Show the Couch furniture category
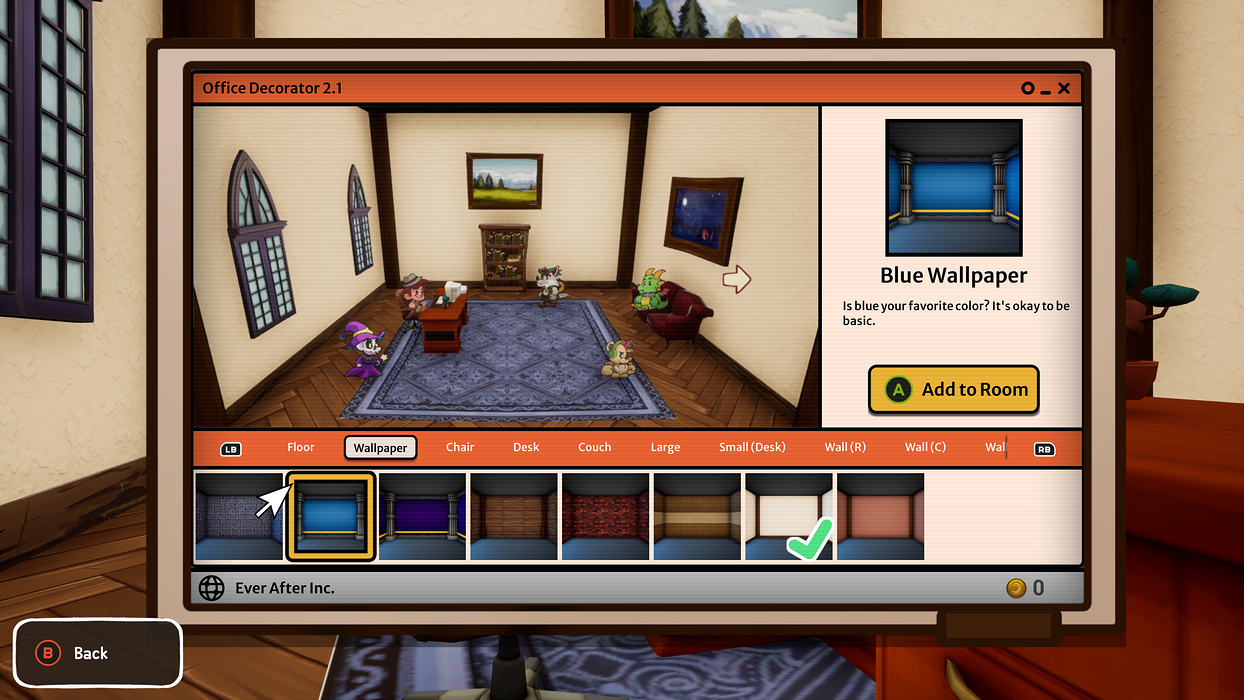 [x=594, y=447]
